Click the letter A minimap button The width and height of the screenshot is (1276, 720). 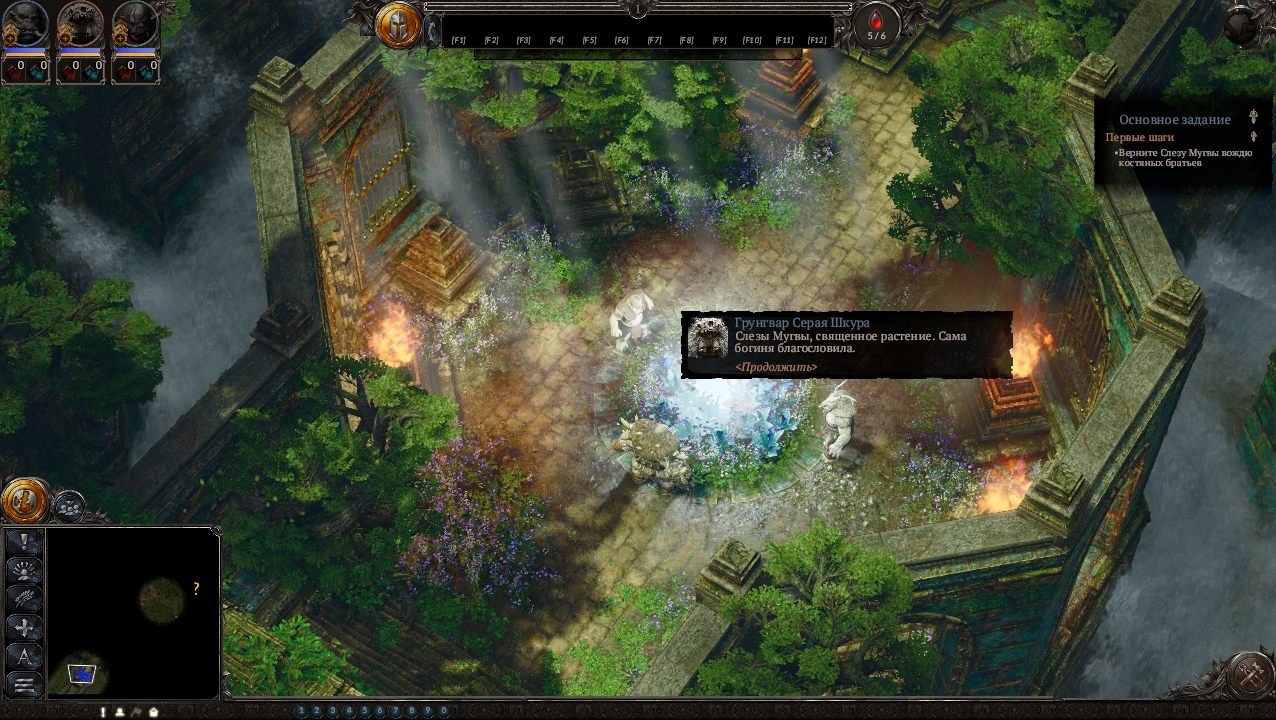(x=24, y=656)
